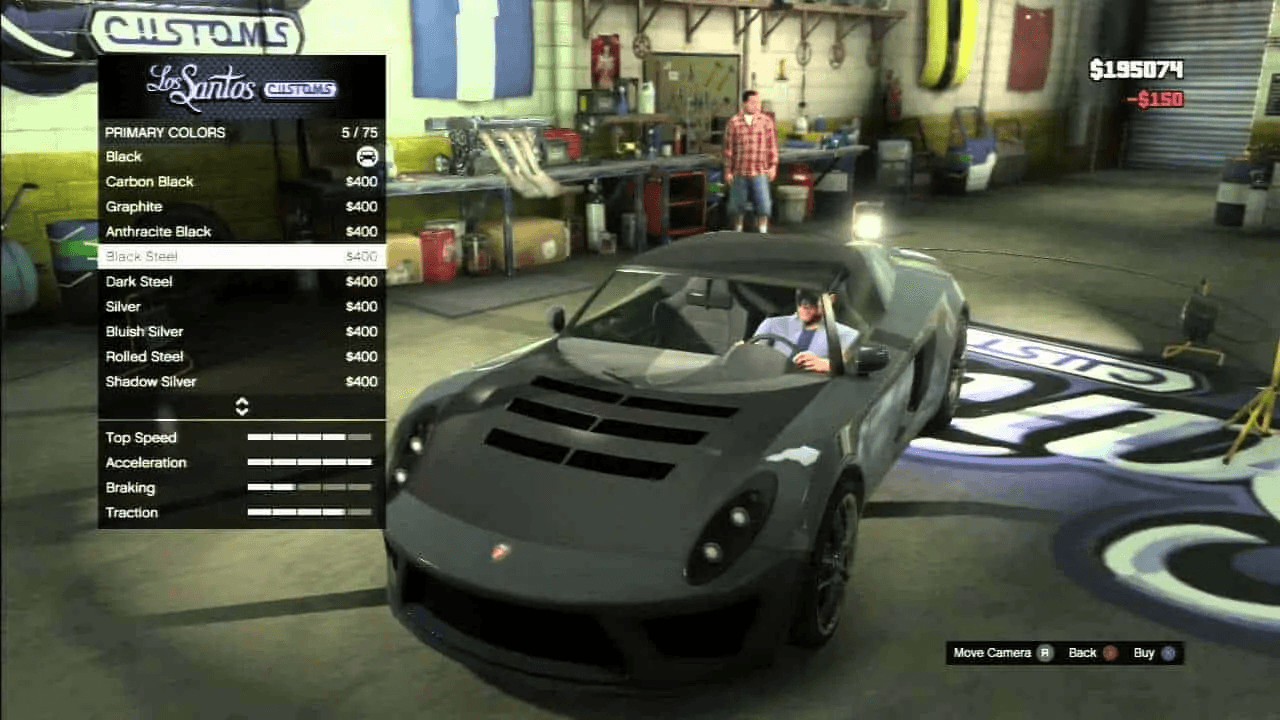This screenshot has width=1280, height=720.
Task: Select Rolled Steel paint
Action: coord(241,357)
